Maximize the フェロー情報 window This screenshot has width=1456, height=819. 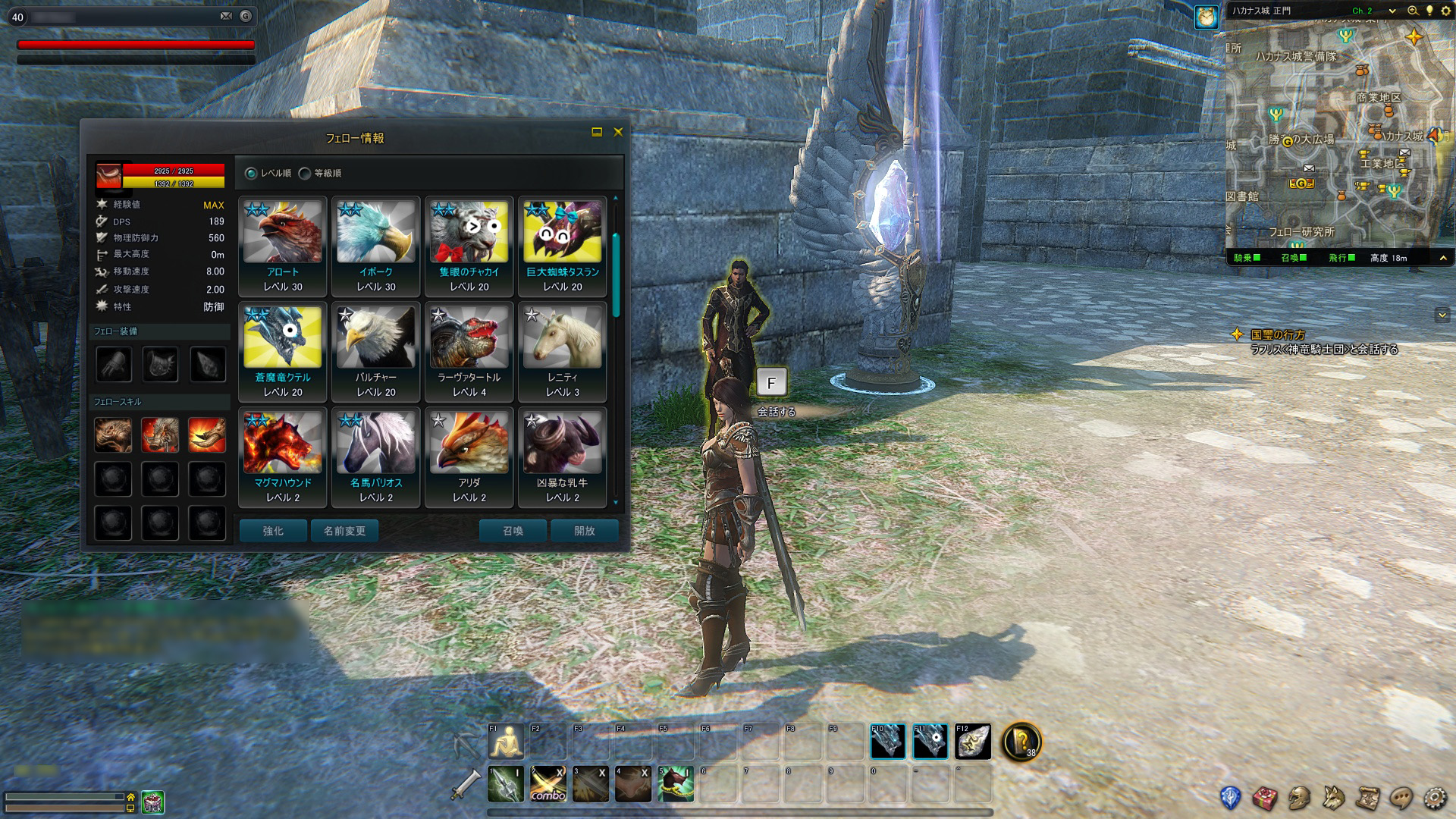[597, 132]
